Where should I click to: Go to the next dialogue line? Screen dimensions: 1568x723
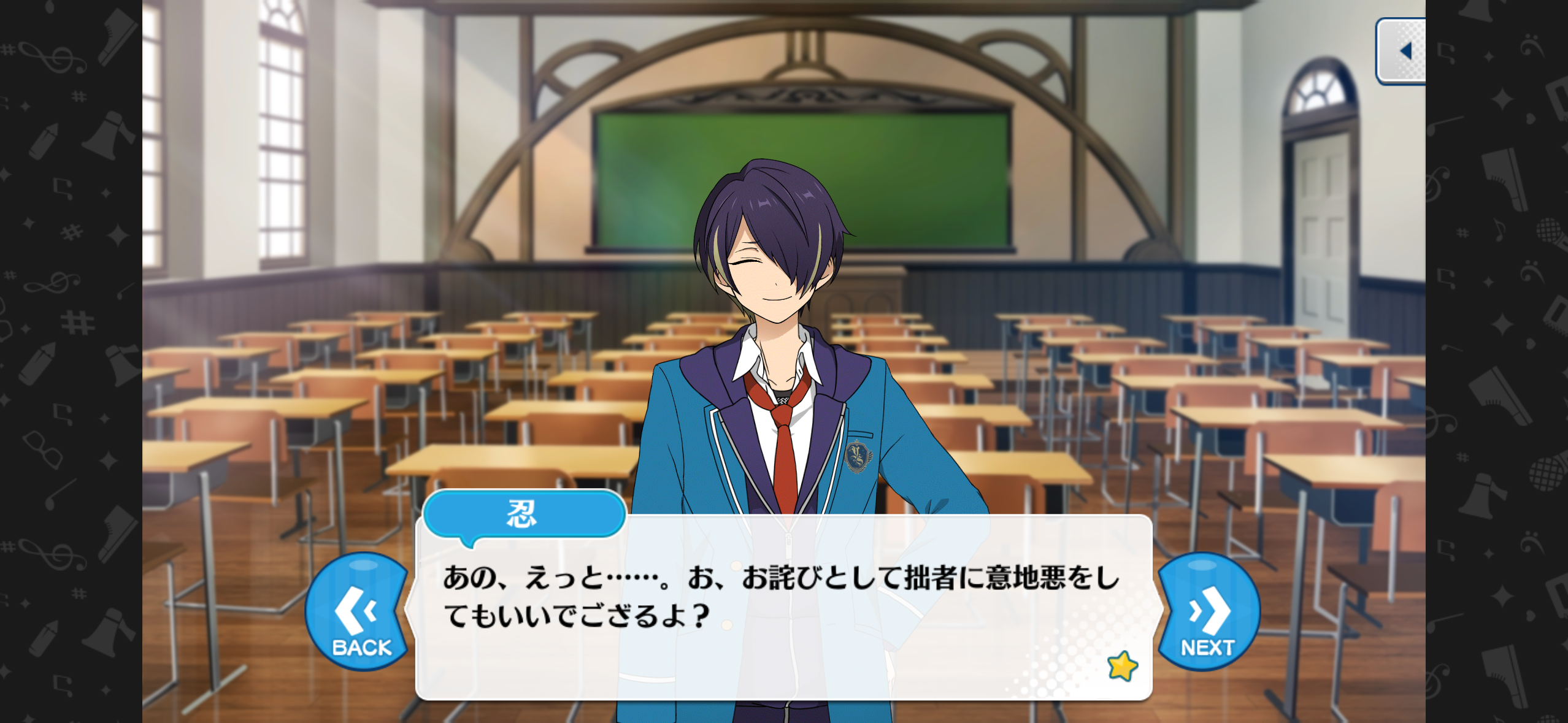pyautogui.click(x=1208, y=613)
